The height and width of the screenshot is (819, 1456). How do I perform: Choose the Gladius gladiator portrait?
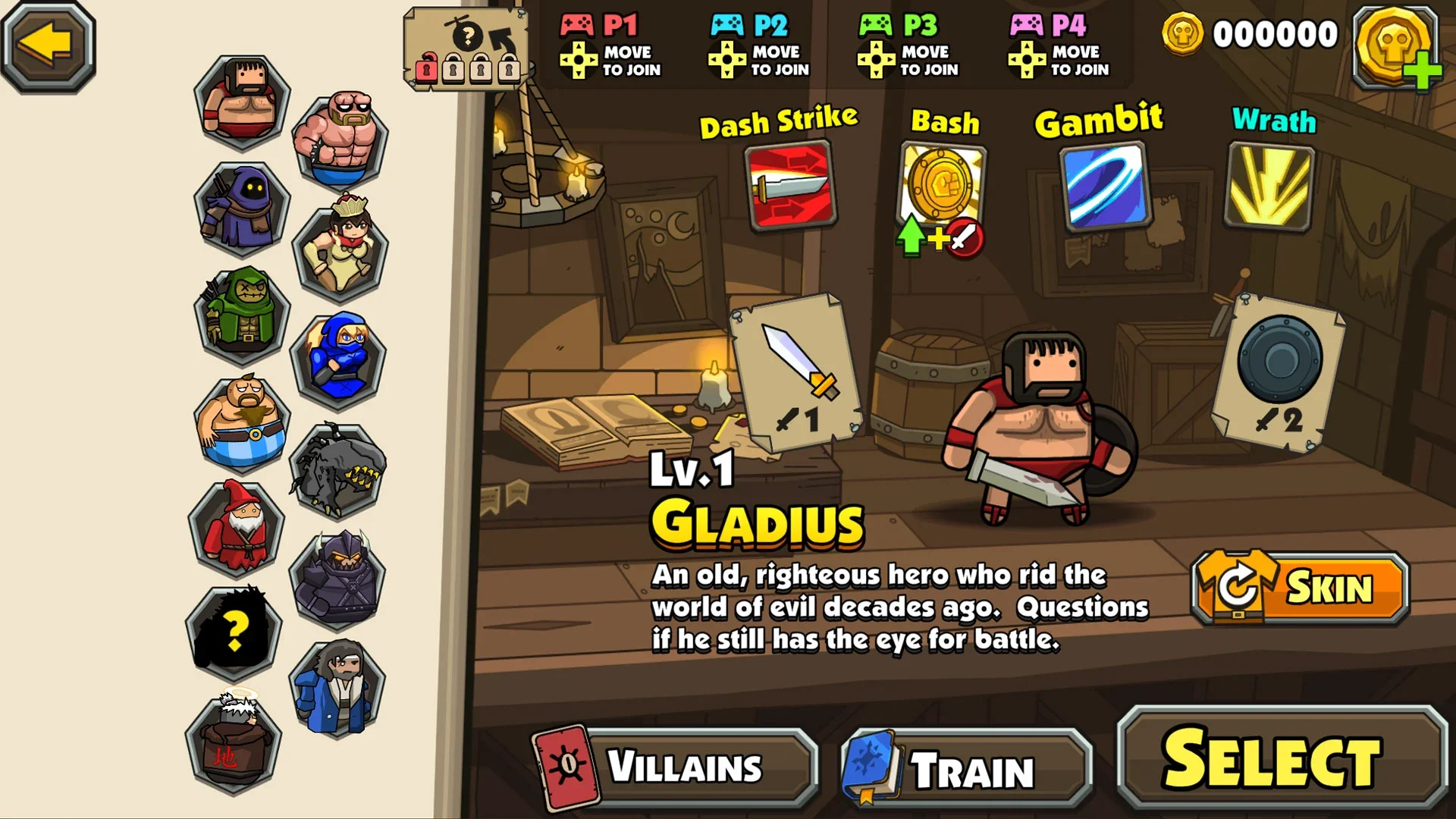[x=242, y=102]
